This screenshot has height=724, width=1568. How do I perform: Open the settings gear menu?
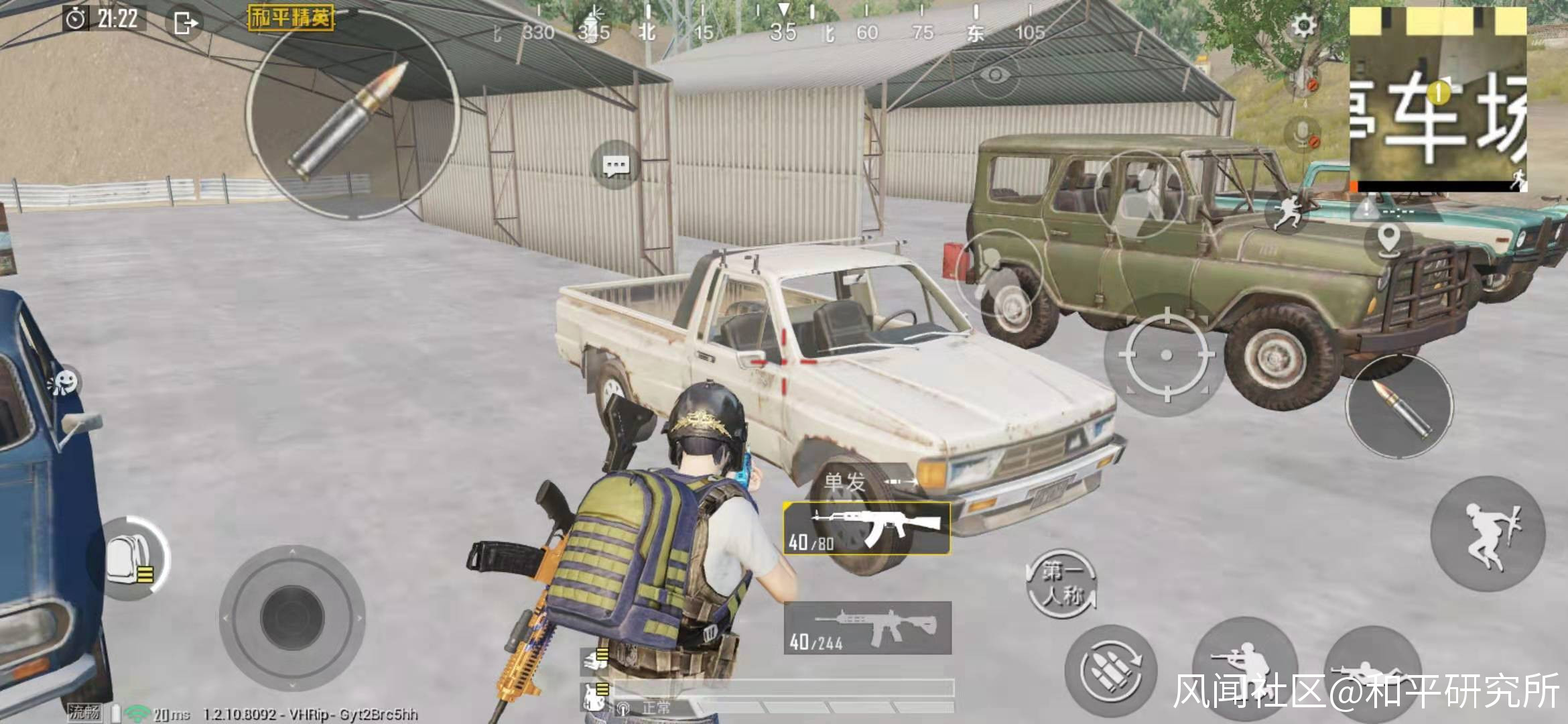click(1303, 27)
